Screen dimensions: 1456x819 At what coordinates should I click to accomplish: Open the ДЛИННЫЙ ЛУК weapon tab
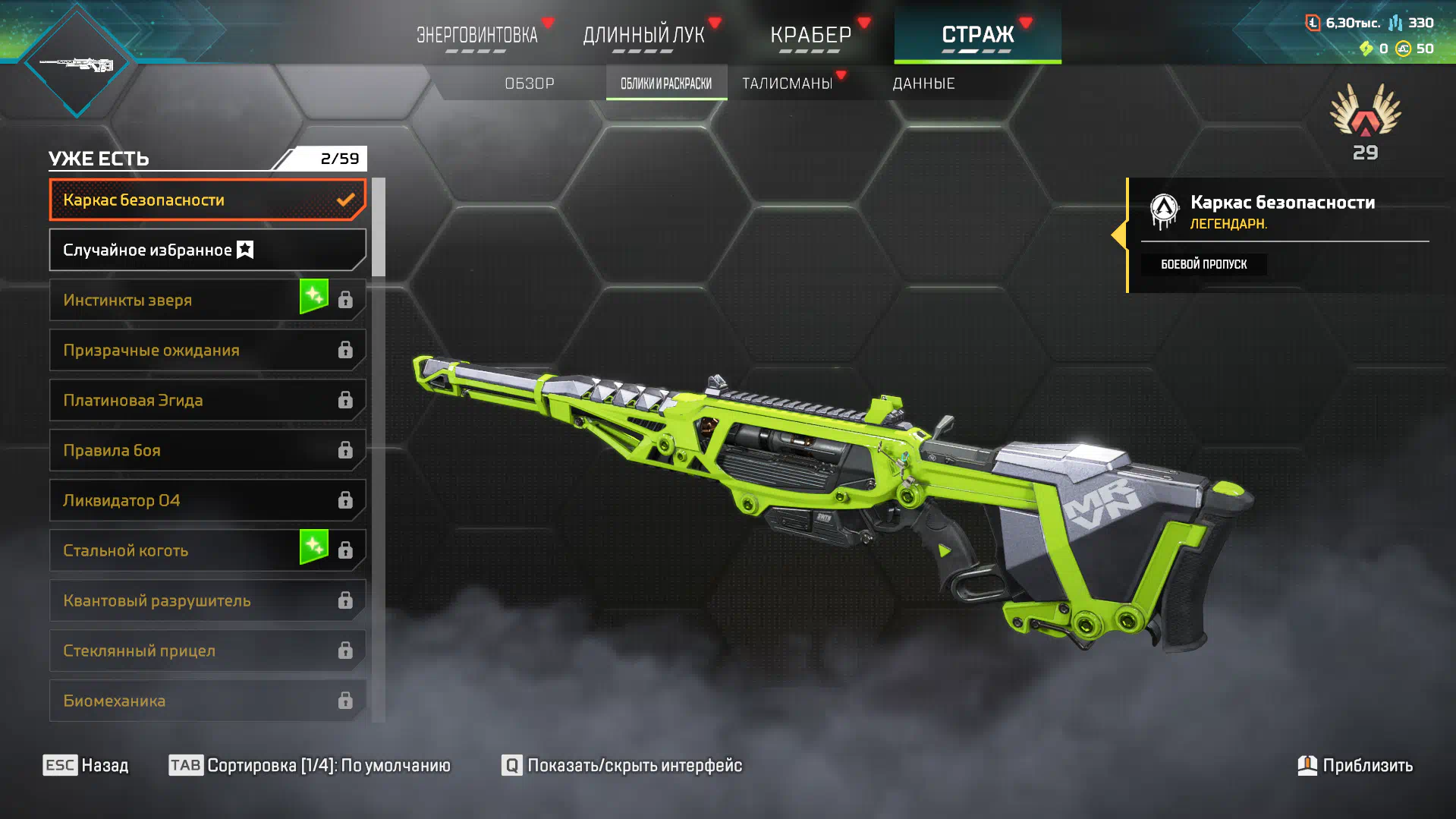tap(643, 35)
